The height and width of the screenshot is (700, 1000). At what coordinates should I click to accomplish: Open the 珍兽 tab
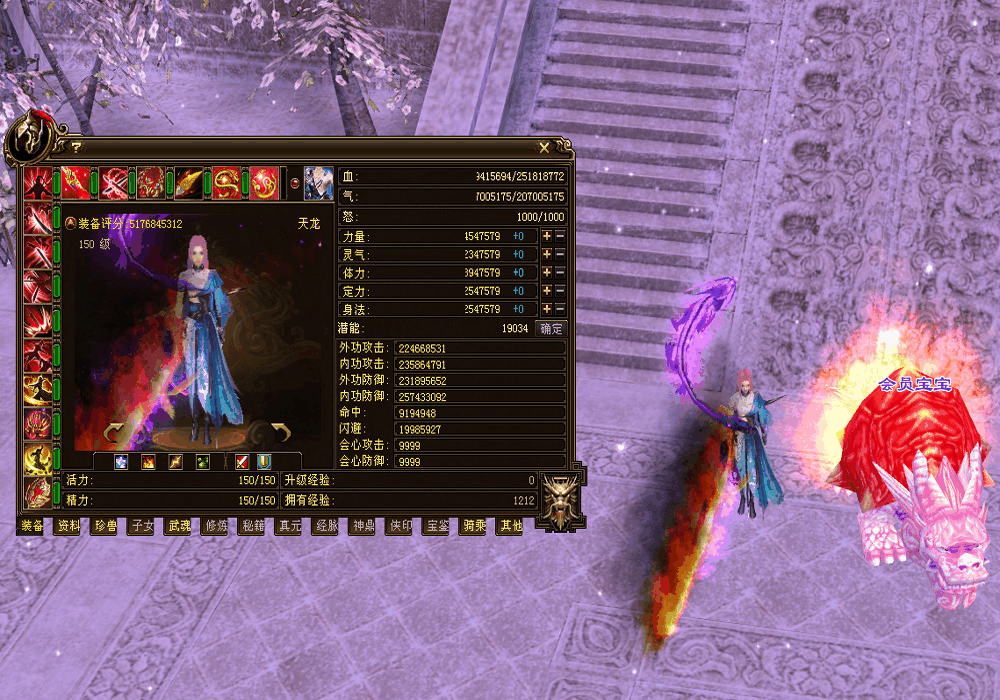105,526
